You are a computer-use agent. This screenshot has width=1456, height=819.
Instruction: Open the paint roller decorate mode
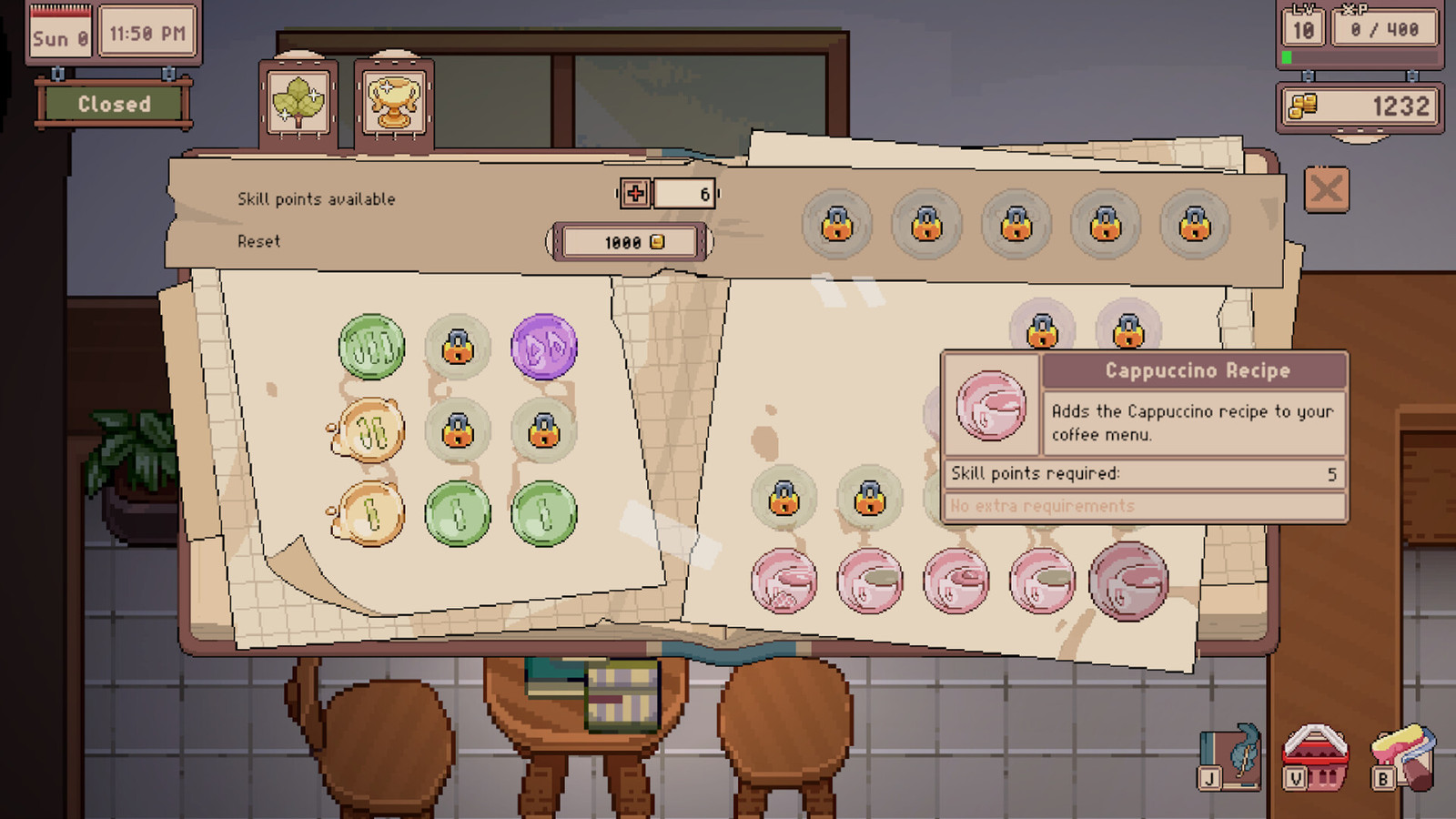coord(1402,757)
